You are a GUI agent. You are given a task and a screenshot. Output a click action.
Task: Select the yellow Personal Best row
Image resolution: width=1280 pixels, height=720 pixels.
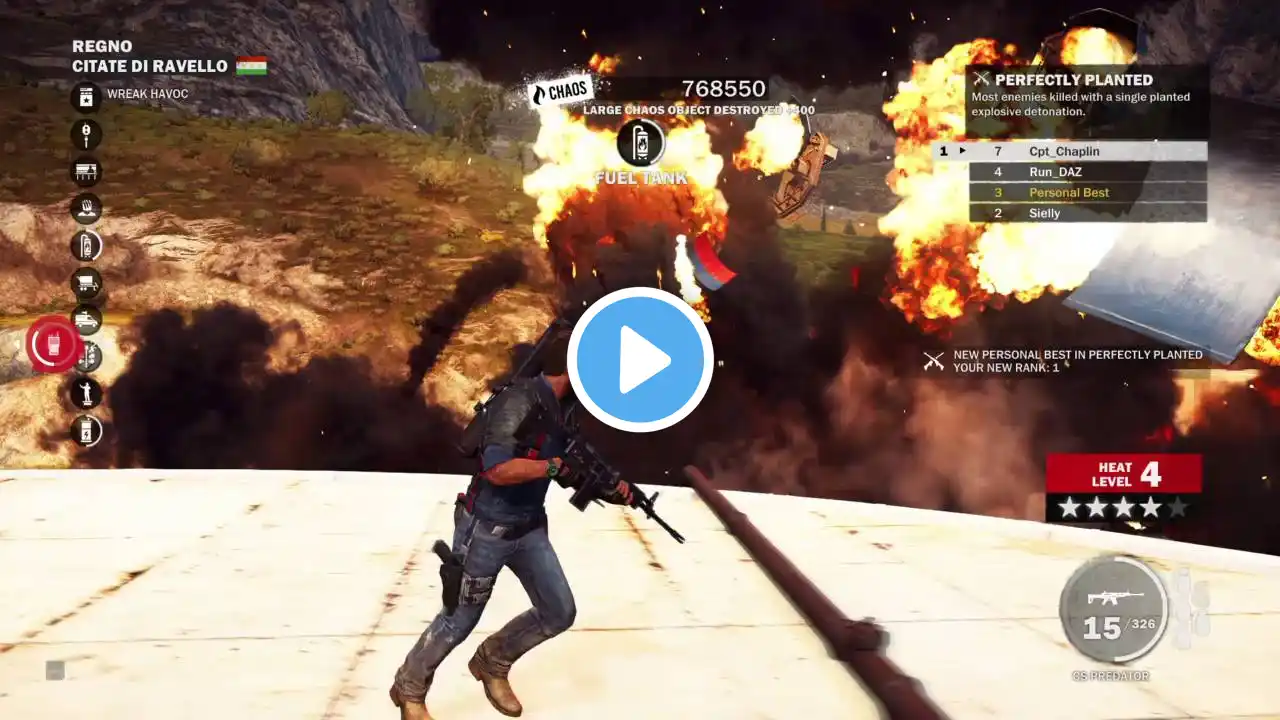(x=1070, y=192)
